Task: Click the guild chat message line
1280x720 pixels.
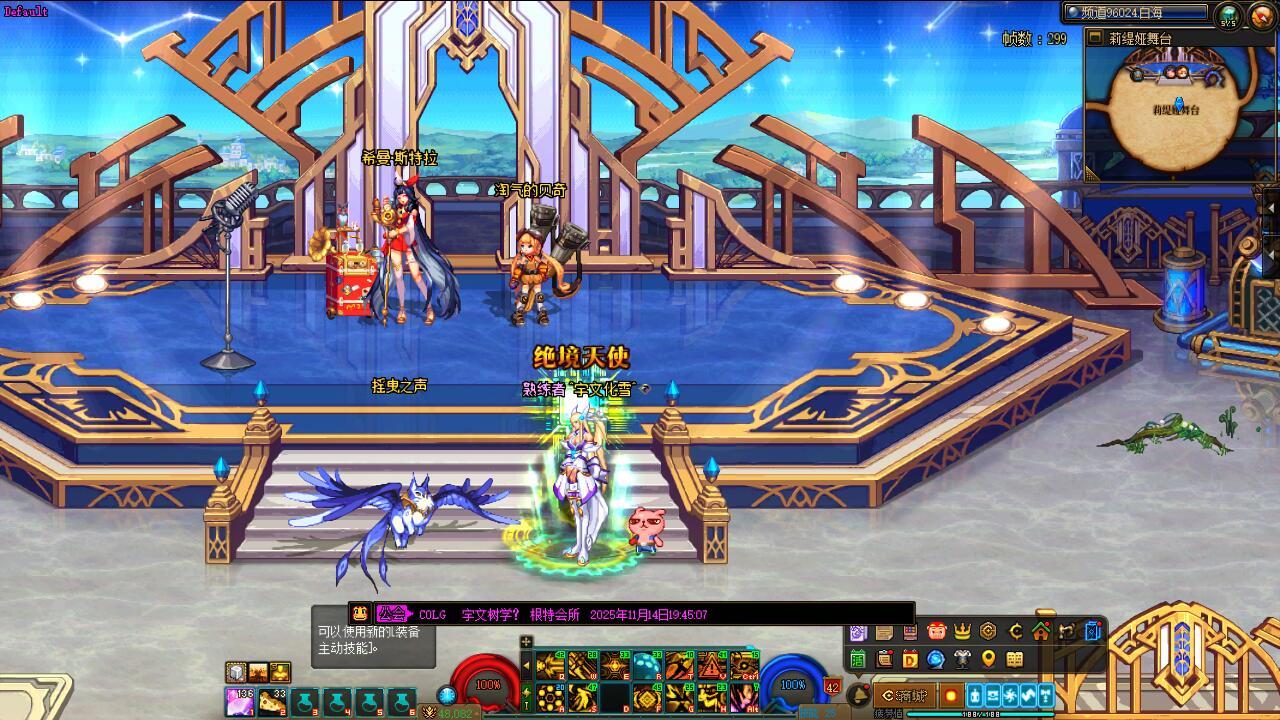Action: coord(630,614)
